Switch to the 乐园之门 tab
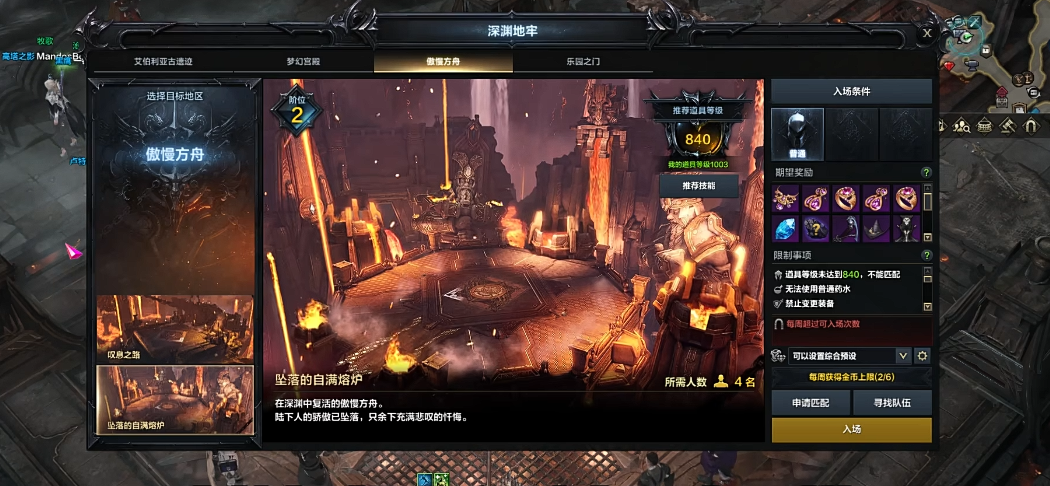This screenshot has width=1050, height=486. point(583,61)
